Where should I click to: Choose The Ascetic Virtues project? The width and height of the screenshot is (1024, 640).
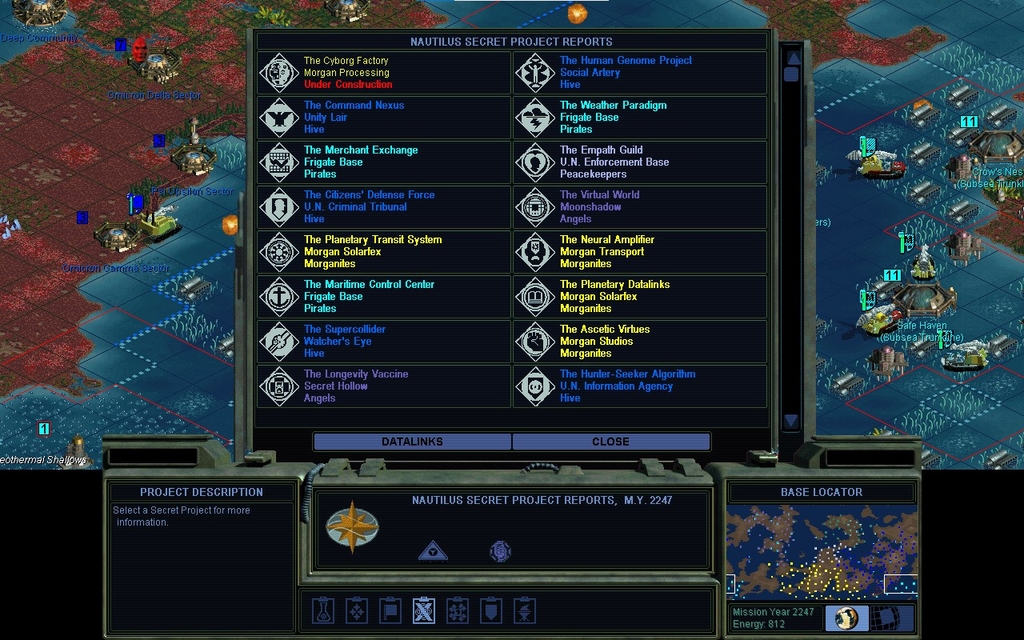640,341
